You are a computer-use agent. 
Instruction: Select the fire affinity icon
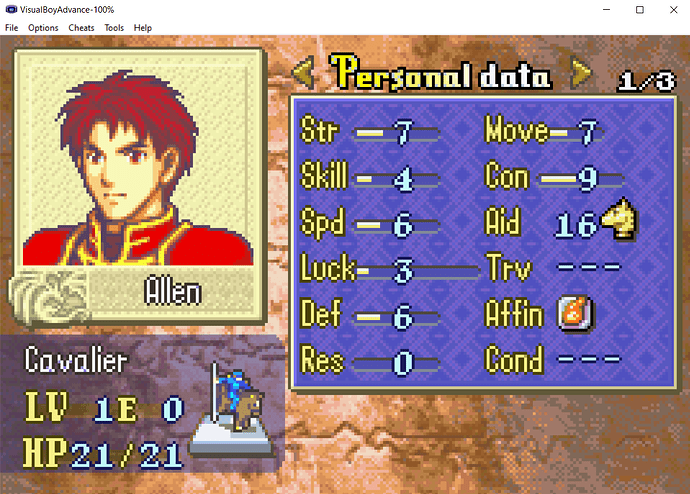pos(576,314)
